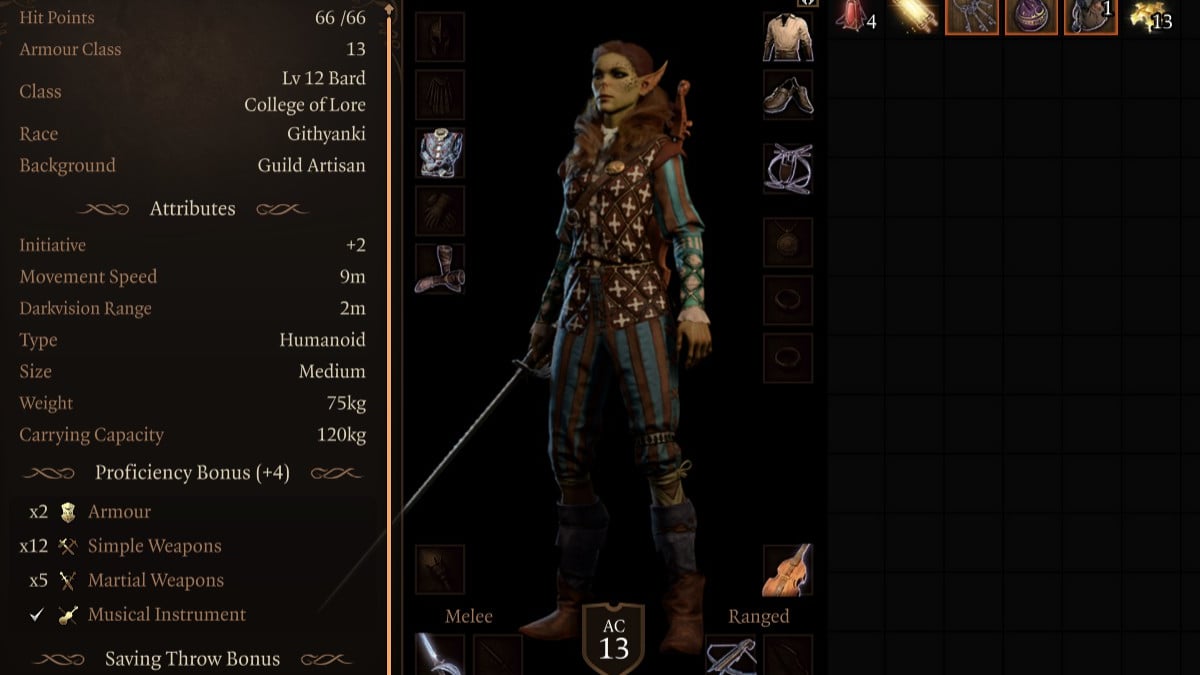Open the underwear clothing slot
This screenshot has height=675, width=1200.
coord(788,167)
